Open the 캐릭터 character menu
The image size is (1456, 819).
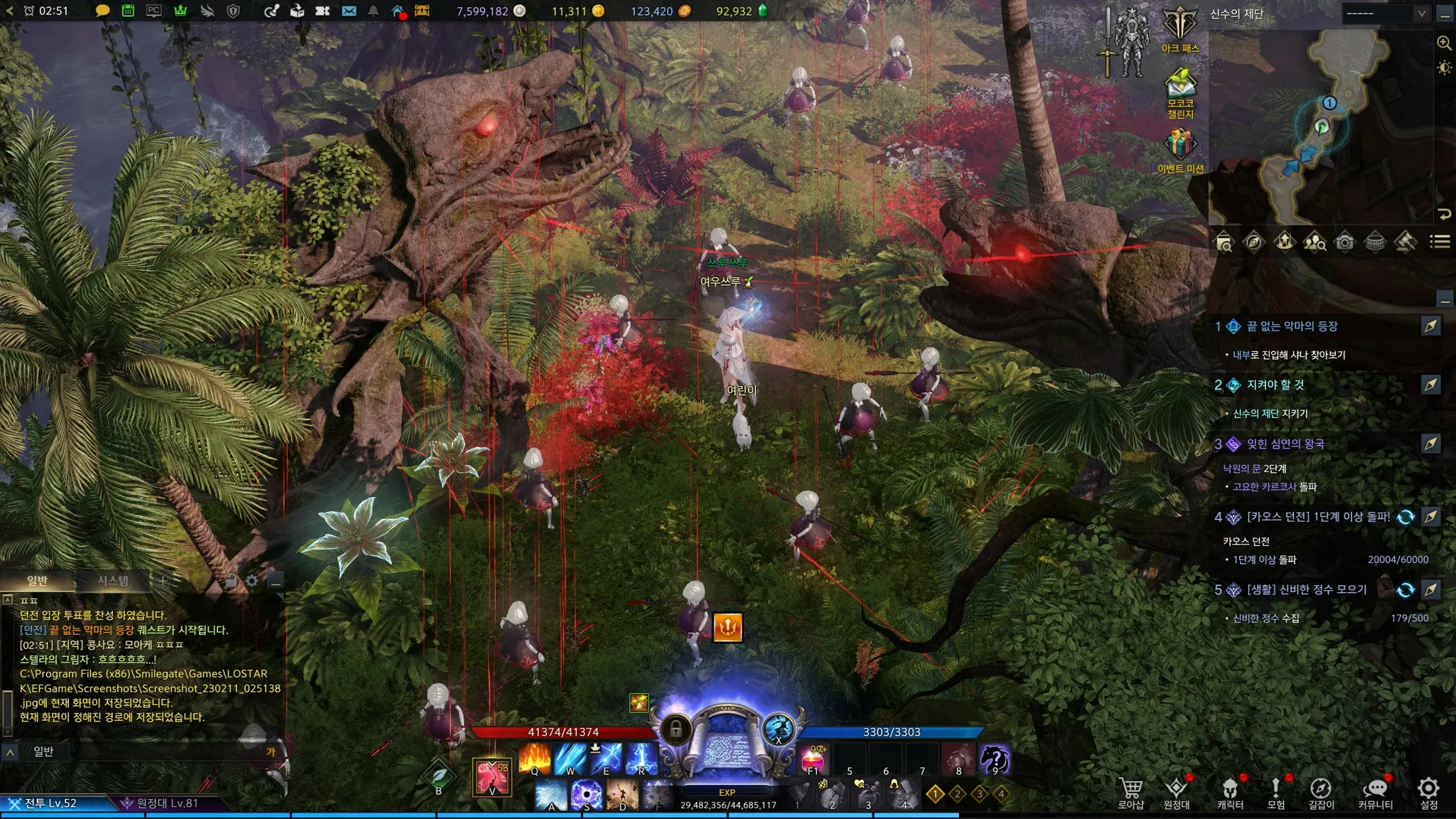[1230, 791]
